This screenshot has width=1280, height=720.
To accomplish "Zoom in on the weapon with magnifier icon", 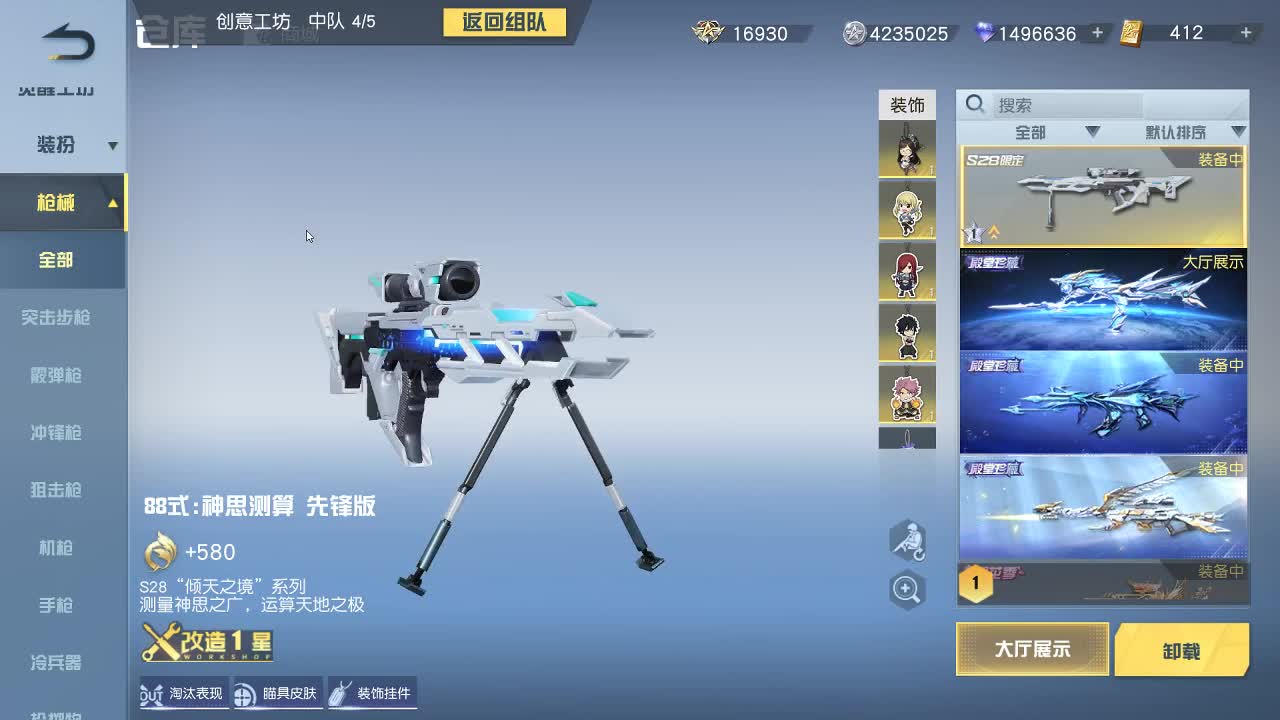I will tap(907, 589).
